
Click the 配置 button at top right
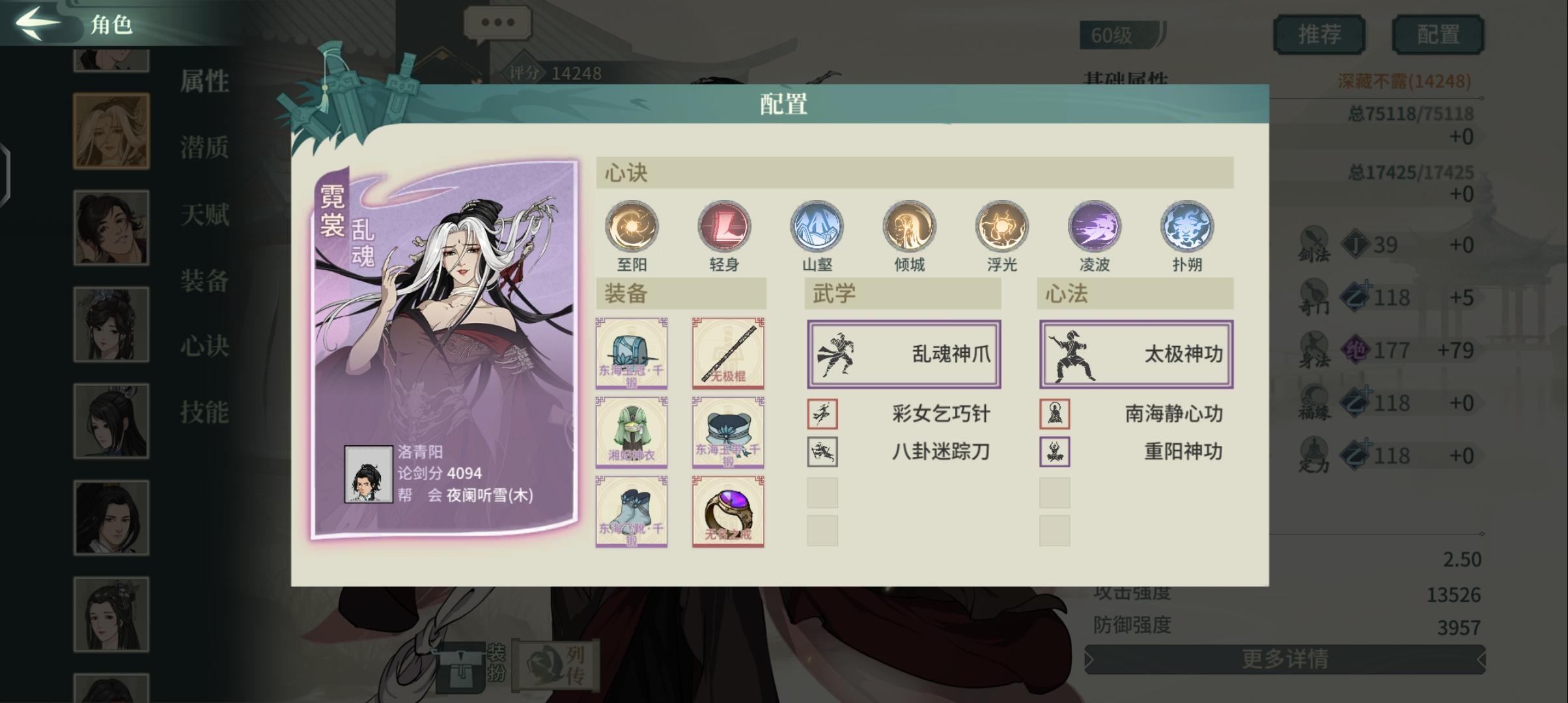click(1438, 34)
